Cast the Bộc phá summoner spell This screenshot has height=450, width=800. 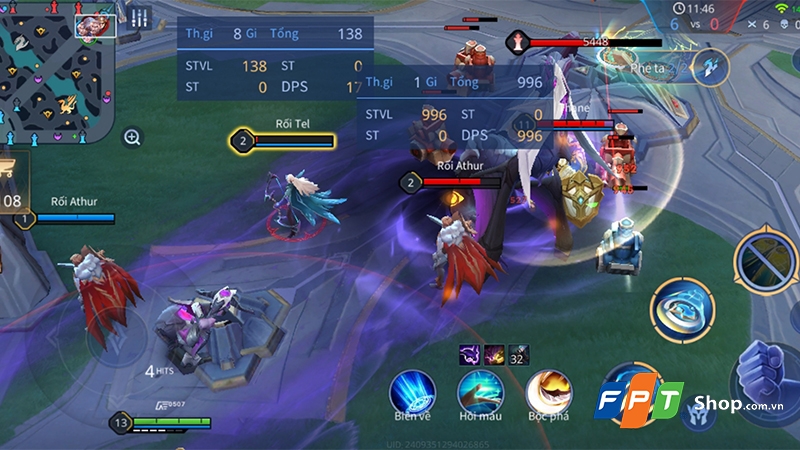pyautogui.click(x=548, y=391)
